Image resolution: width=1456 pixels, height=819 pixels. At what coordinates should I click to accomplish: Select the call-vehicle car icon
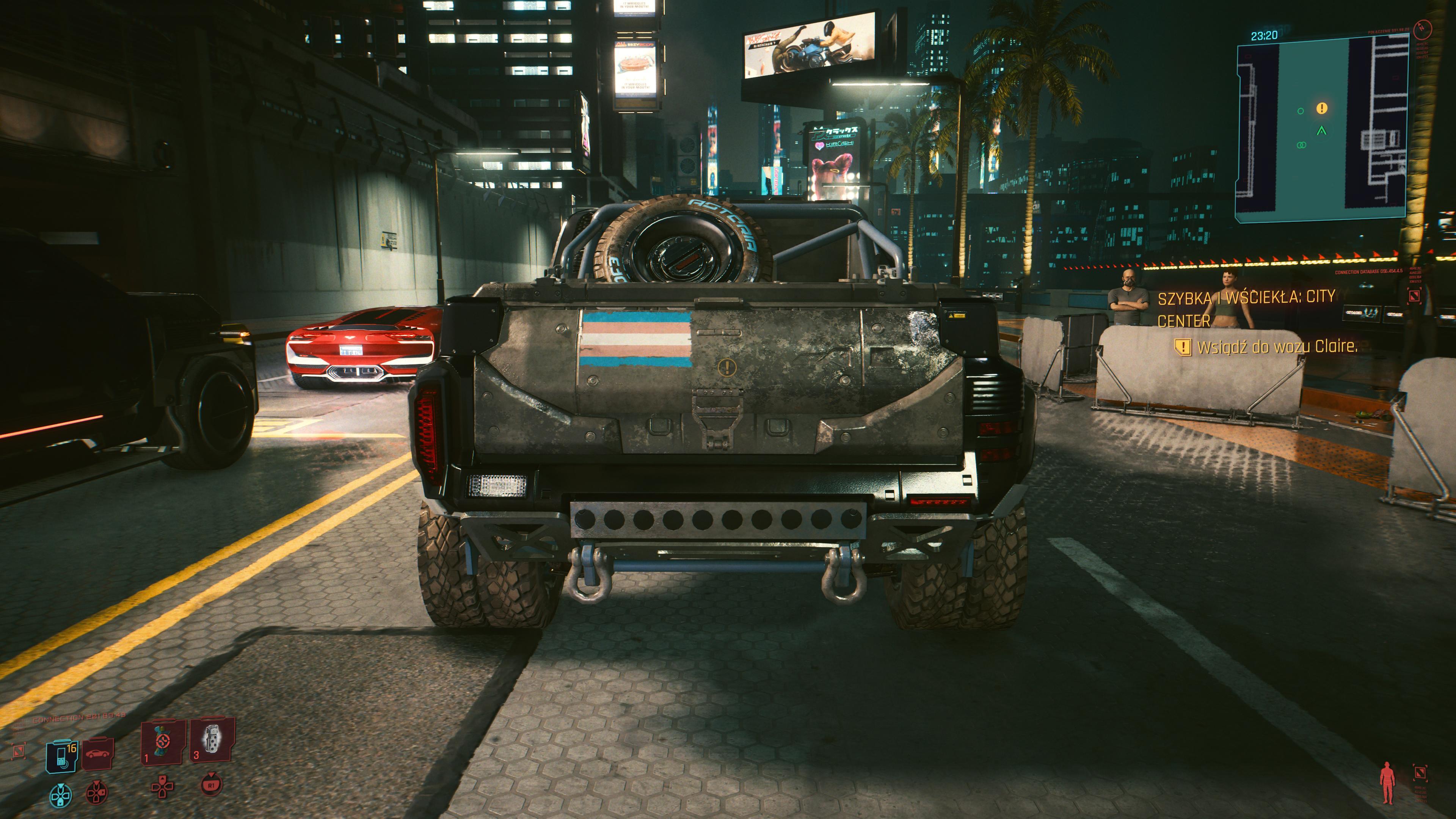(x=98, y=753)
